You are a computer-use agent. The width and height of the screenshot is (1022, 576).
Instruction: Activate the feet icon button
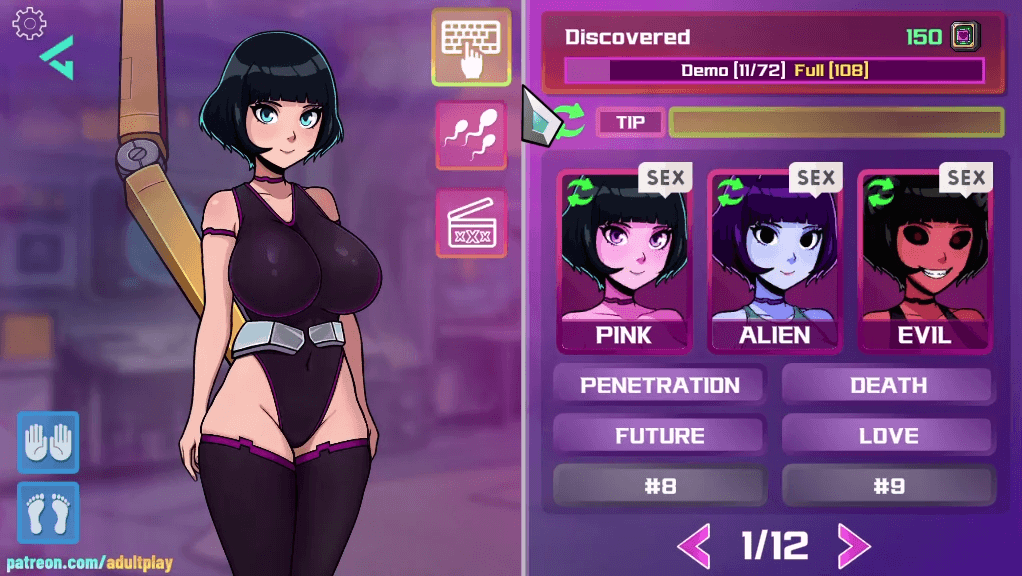48,512
